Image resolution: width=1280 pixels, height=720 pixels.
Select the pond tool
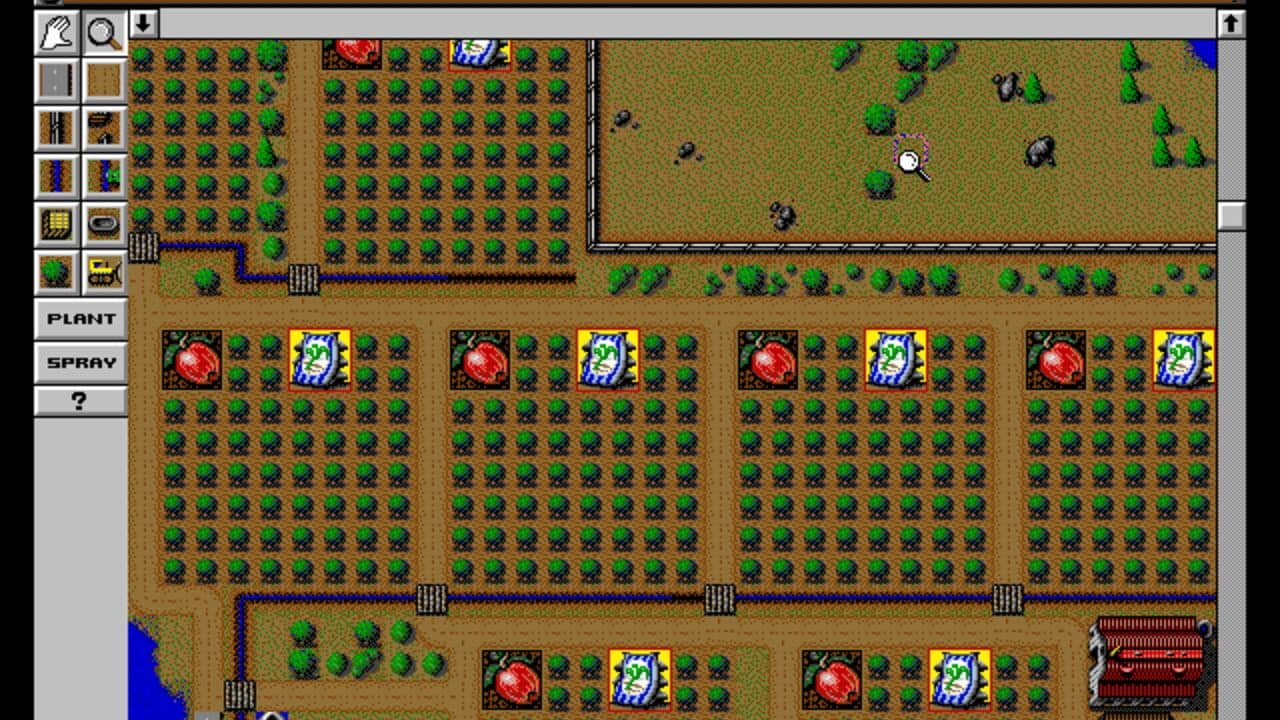103,224
